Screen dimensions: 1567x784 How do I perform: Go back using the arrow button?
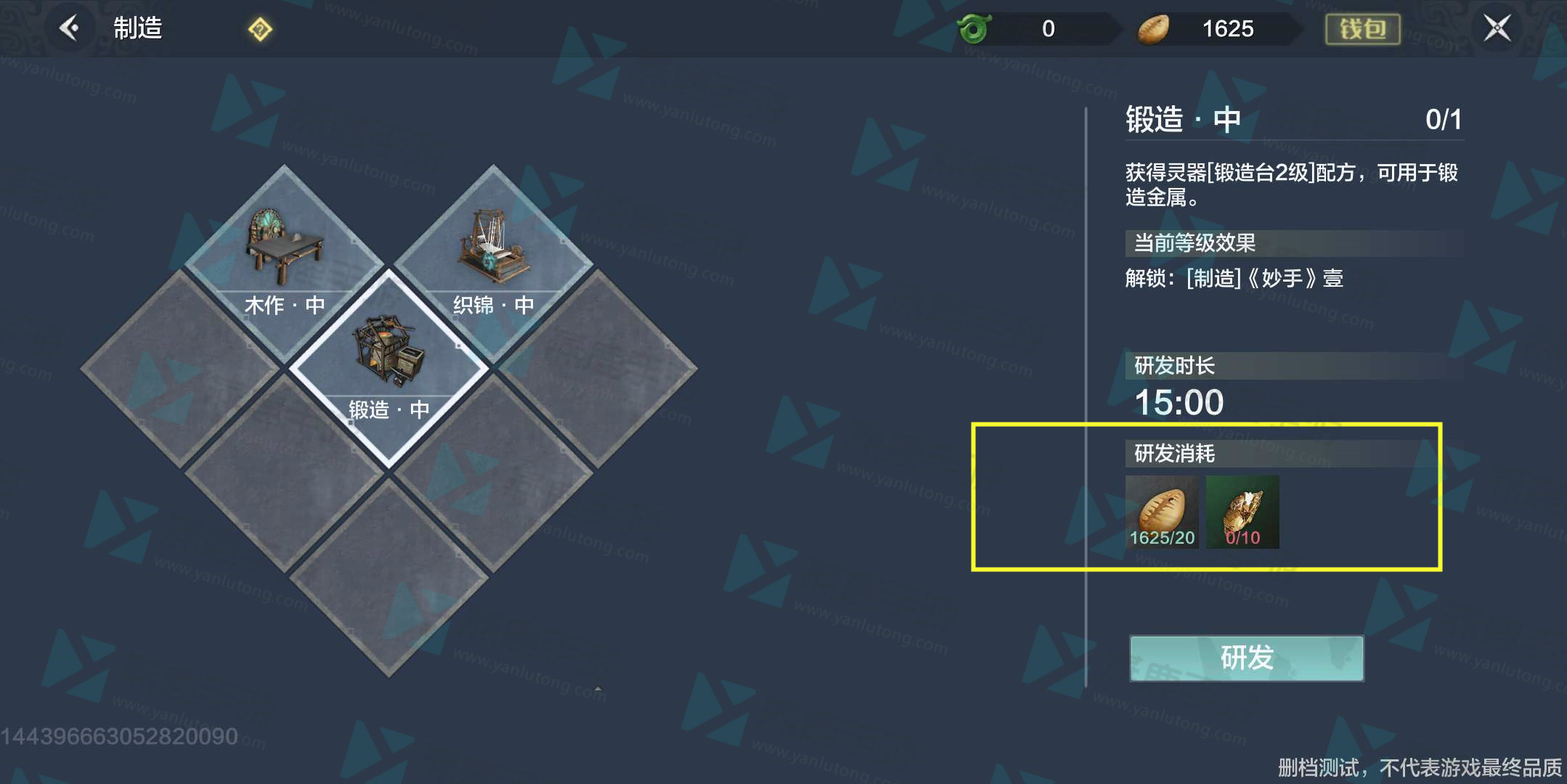(x=70, y=28)
